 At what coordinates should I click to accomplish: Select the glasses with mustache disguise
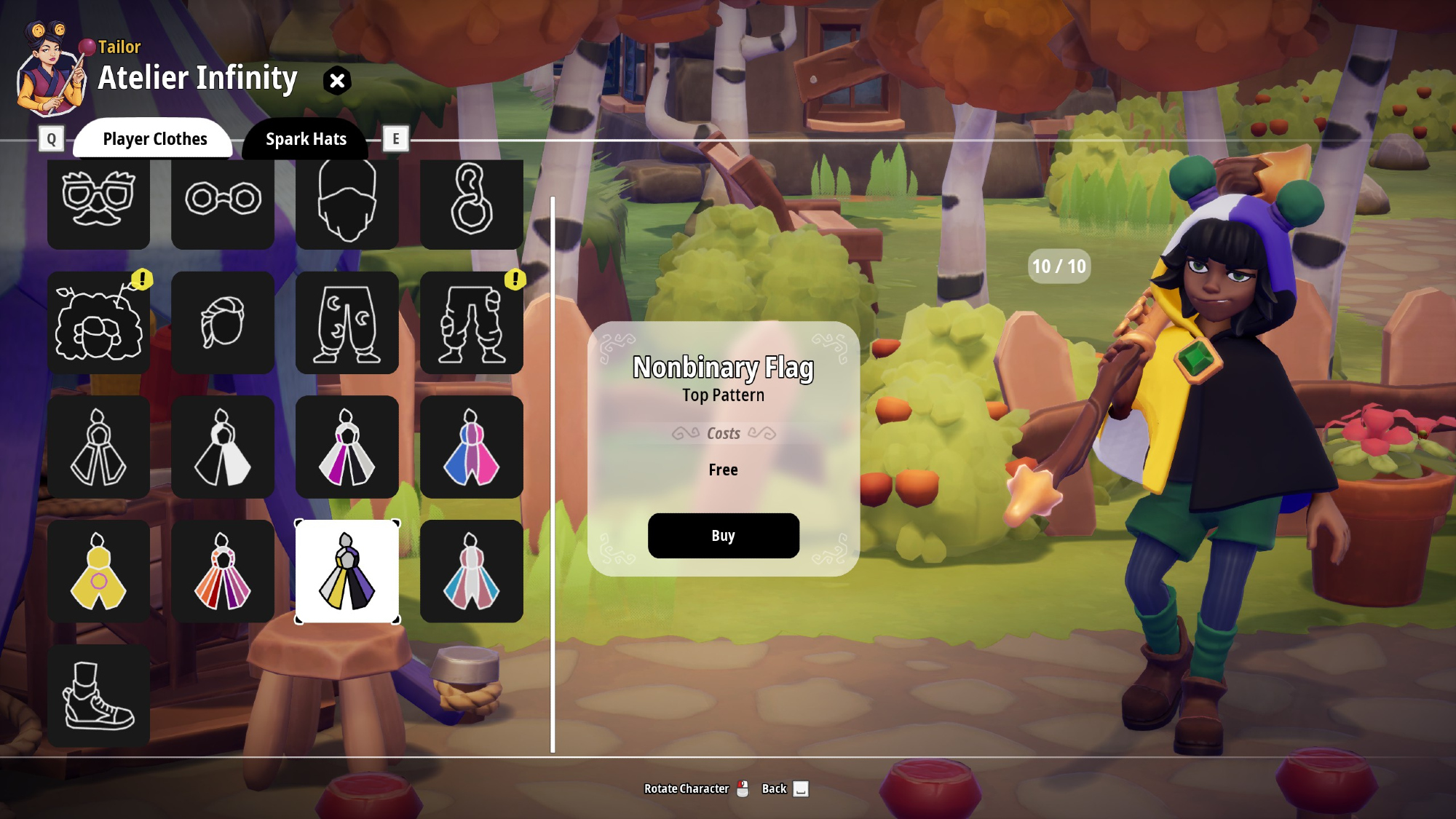pyautogui.click(x=98, y=202)
